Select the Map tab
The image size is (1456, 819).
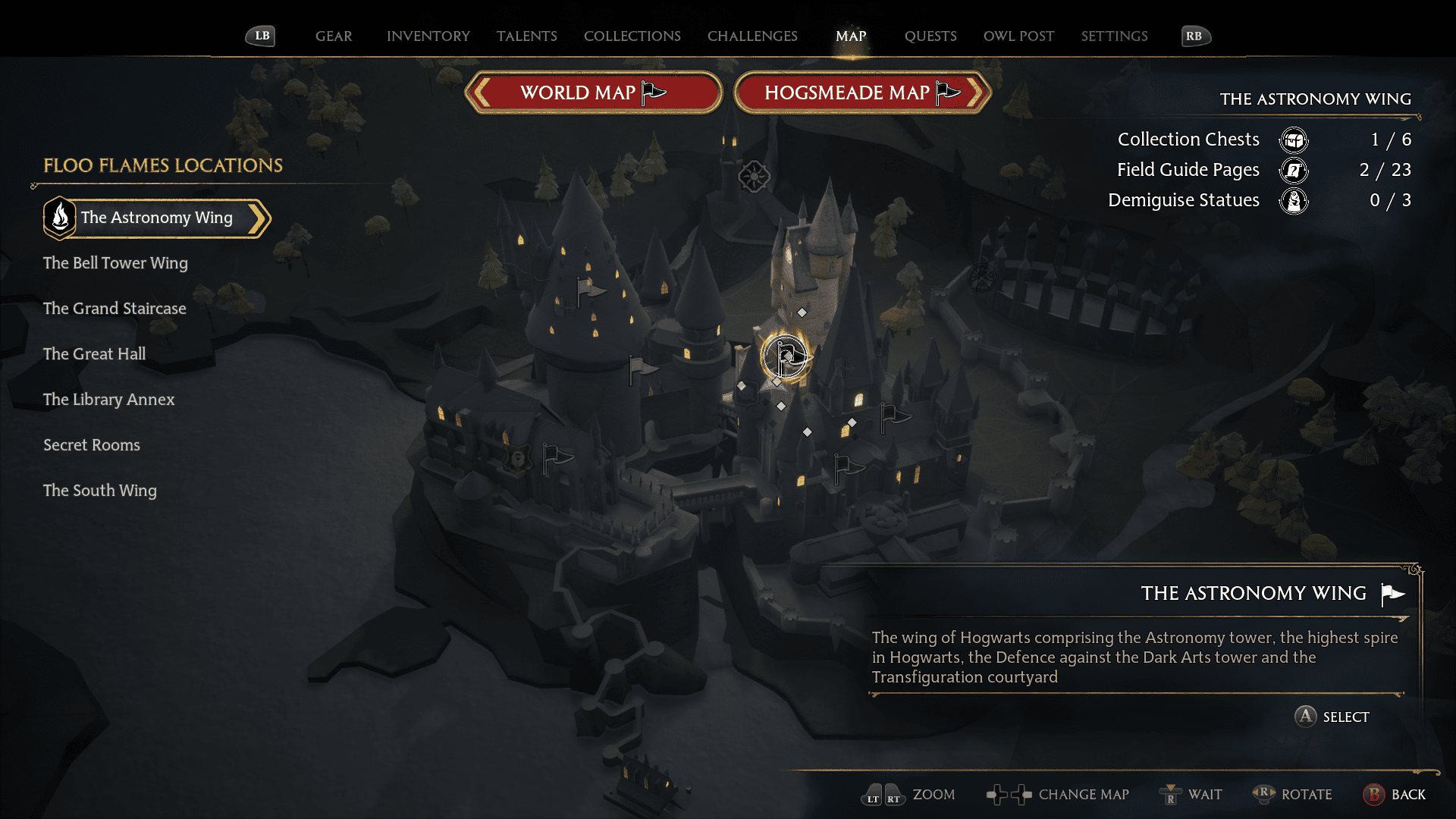851,36
